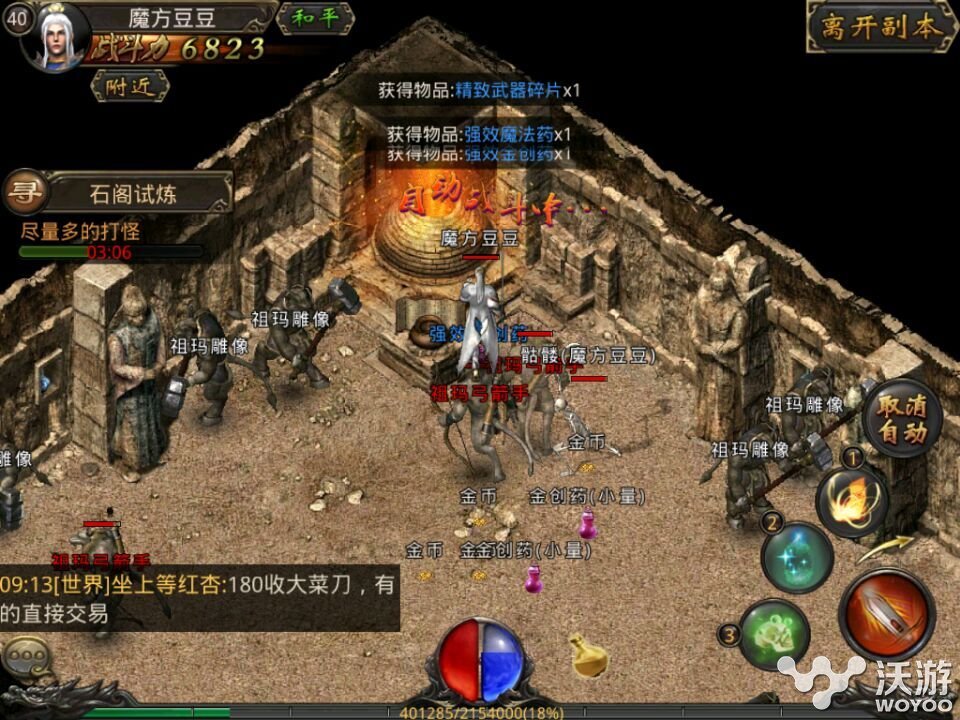Image resolution: width=960 pixels, height=720 pixels.
Task: Open the world chat message box
Action: [x=200, y=598]
